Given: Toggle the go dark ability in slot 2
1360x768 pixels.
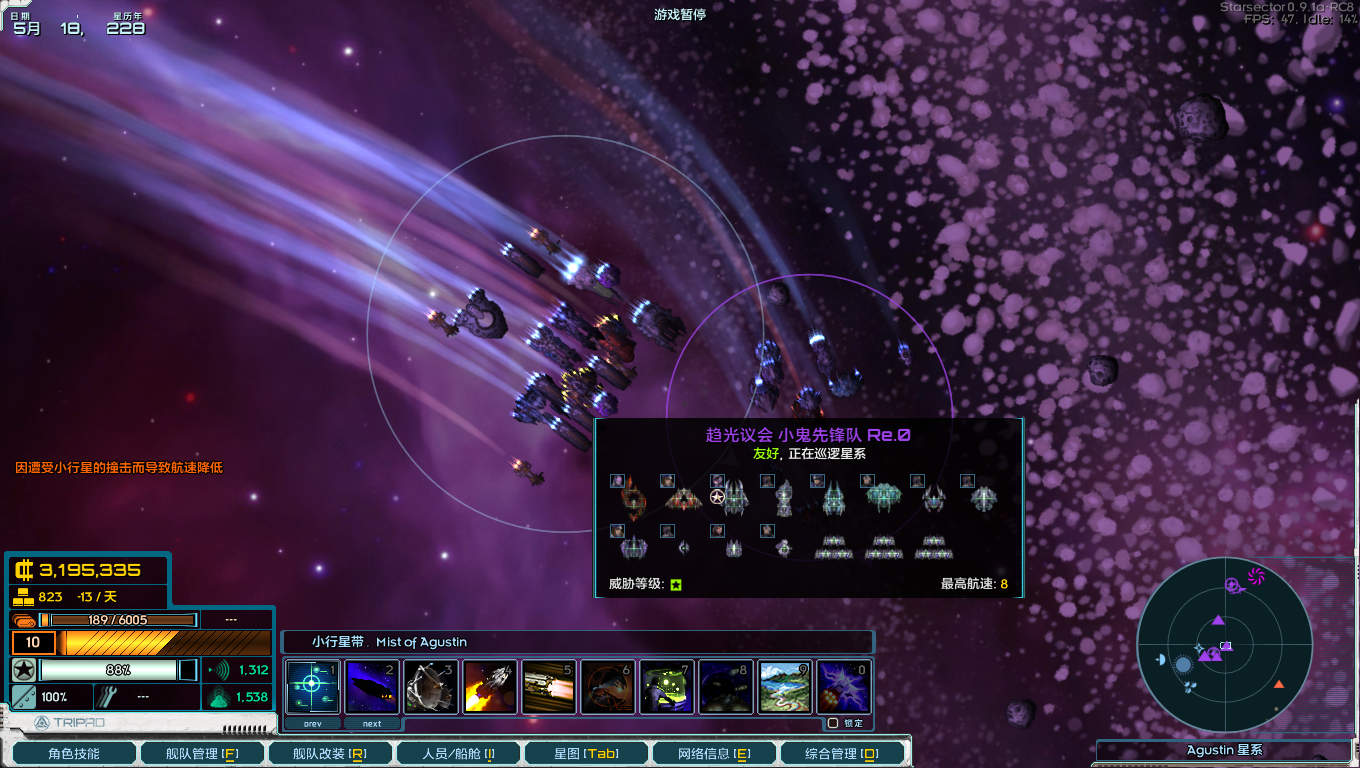Looking at the screenshot, I should click(372, 686).
